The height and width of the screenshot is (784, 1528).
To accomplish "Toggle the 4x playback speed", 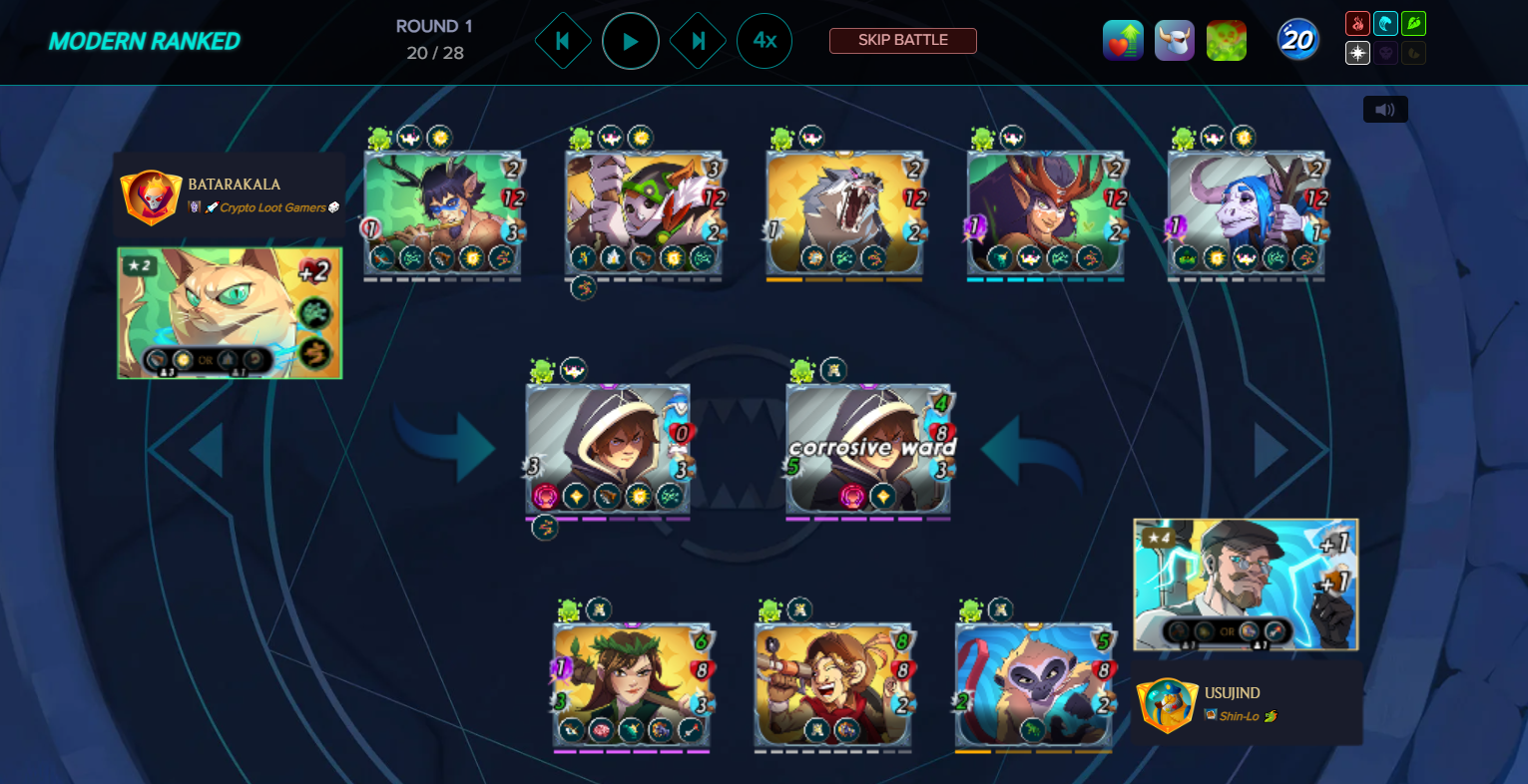I will (x=764, y=41).
